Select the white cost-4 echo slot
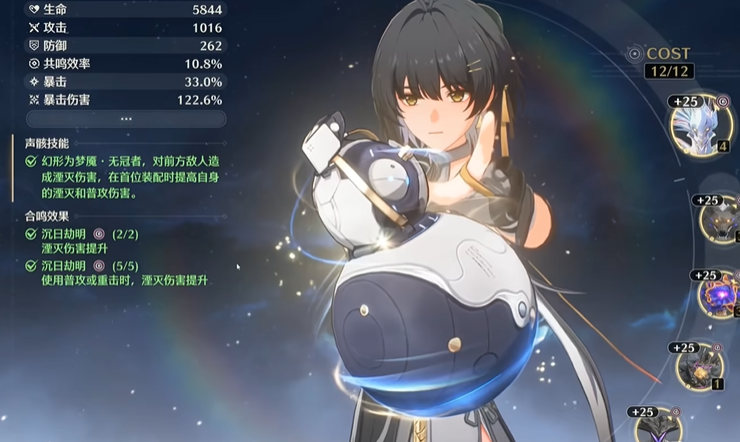The height and width of the screenshot is (442, 740). 705,127
